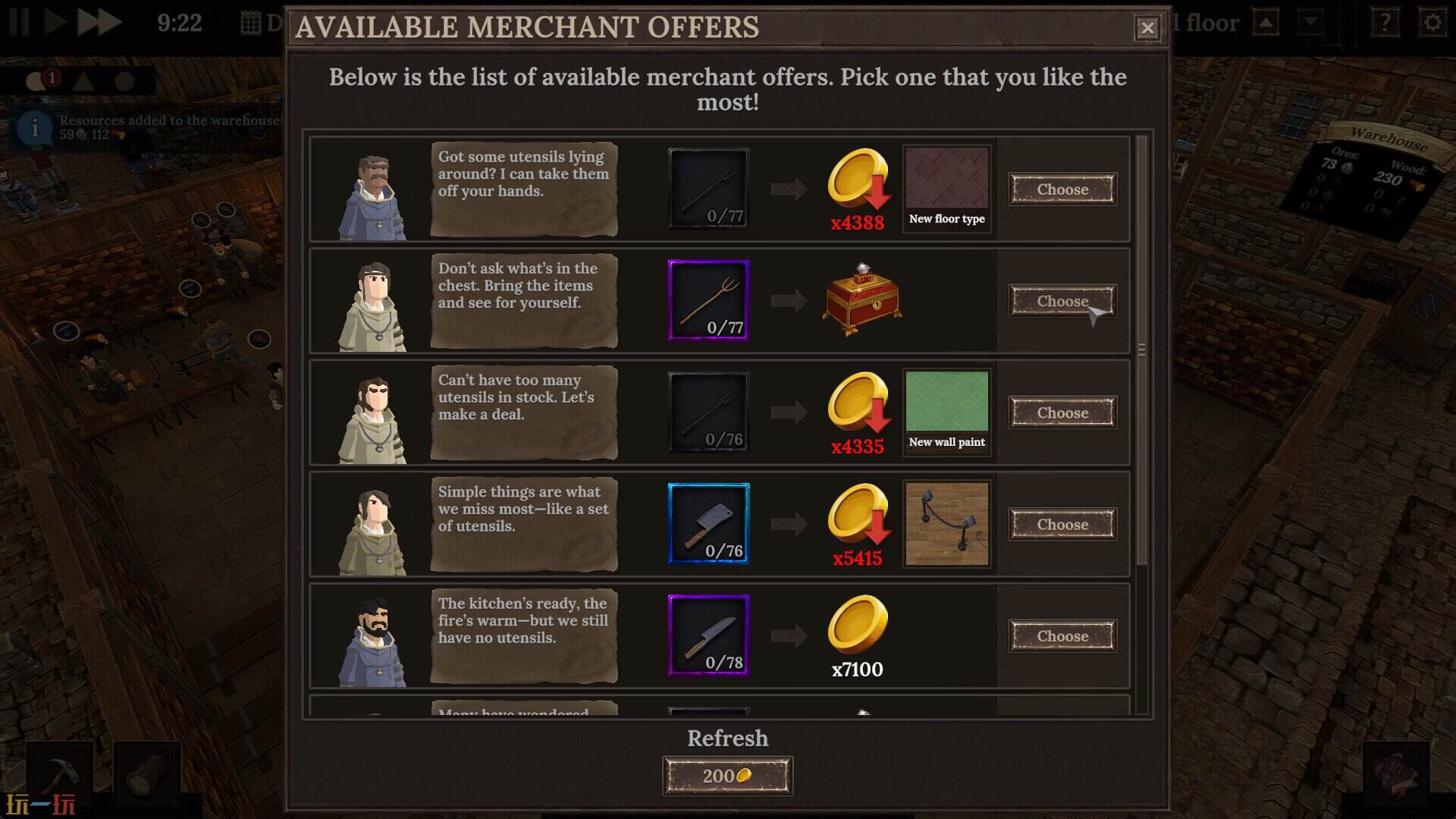This screenshot has height=819, width=1456.
Task: Open the settings gear menu
Action: [1432, 24]
